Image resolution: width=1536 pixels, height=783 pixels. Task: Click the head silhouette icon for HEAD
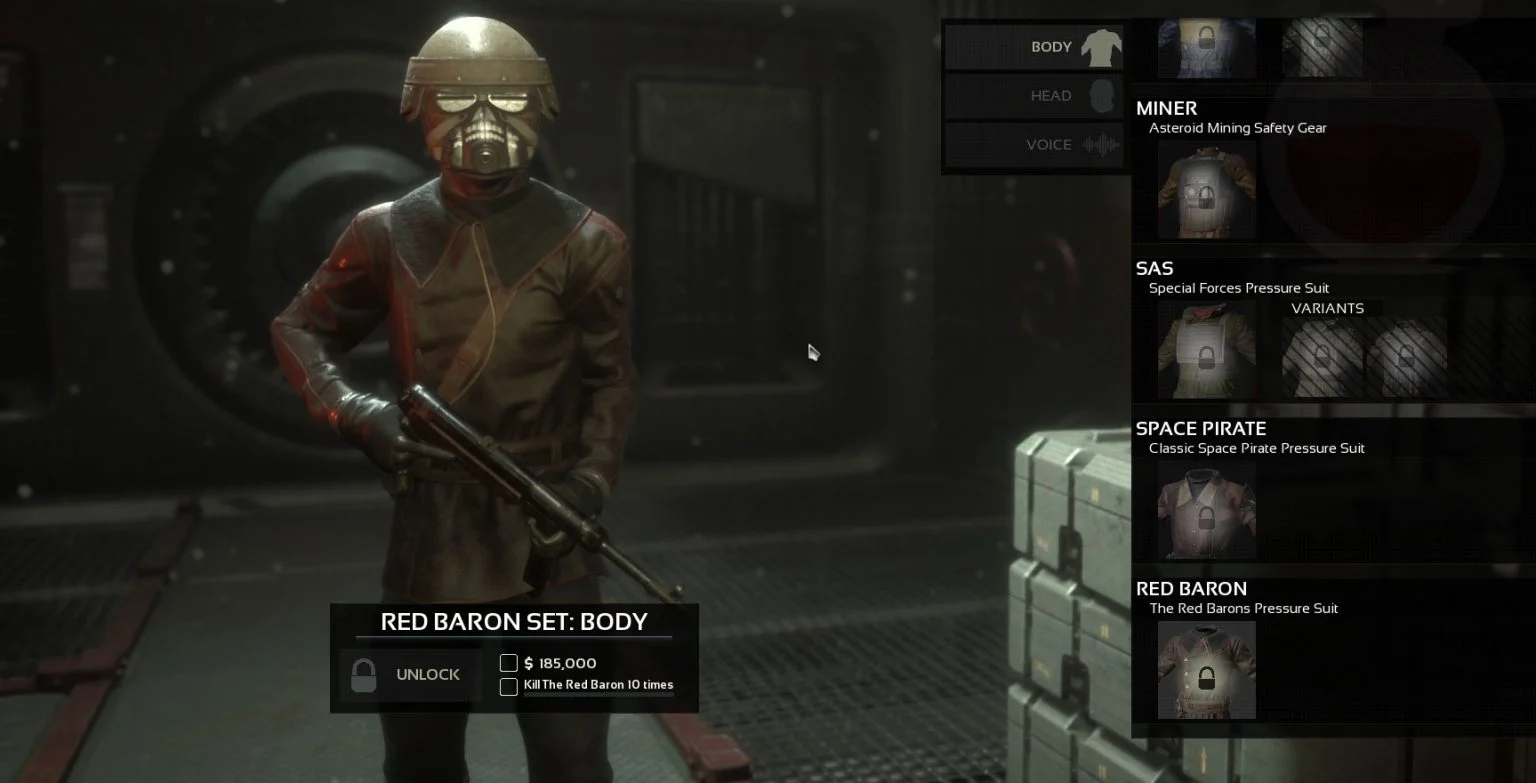(x=1103, y=95)
